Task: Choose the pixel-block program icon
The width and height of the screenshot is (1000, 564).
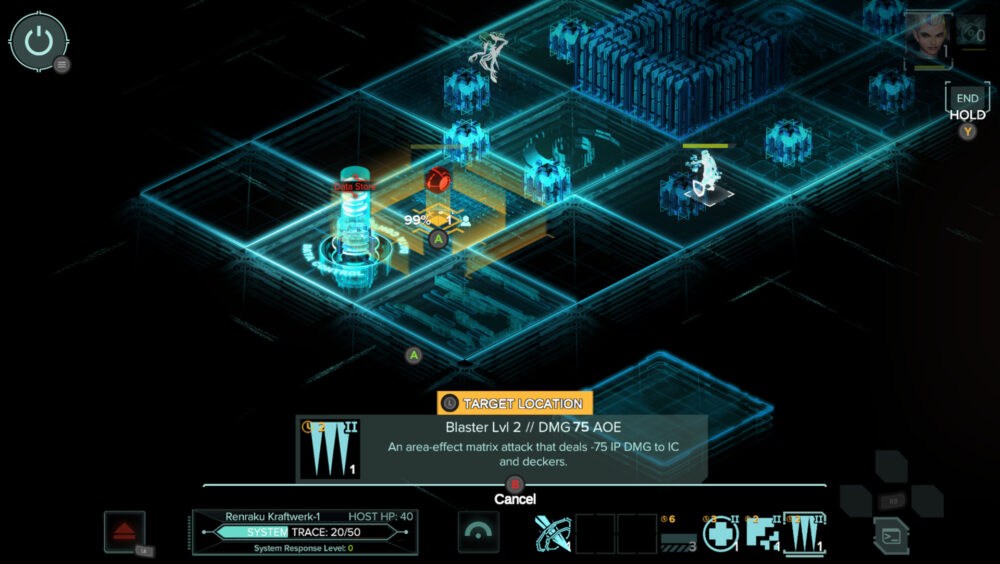Action: coord(763,533)
